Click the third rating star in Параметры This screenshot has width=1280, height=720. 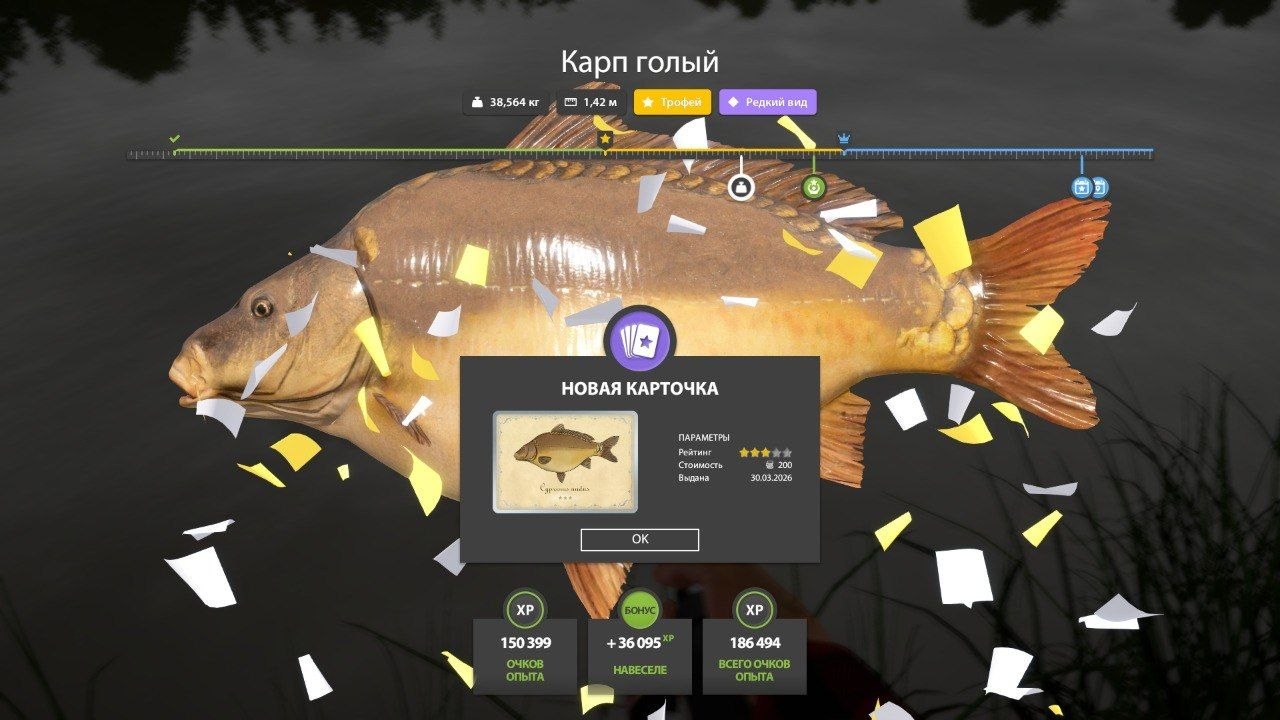764,452
